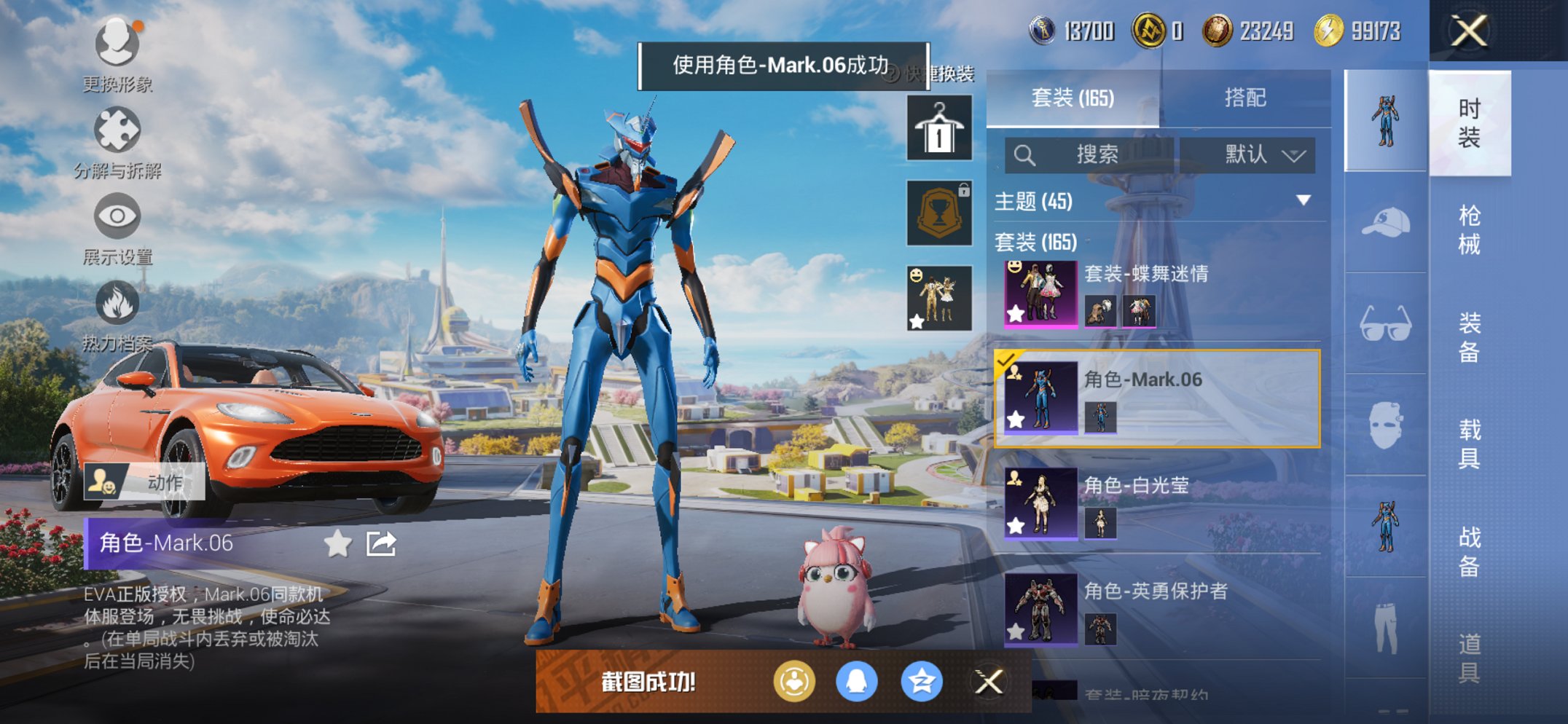Collapse the 主题 (45) section

point(1304,202)
